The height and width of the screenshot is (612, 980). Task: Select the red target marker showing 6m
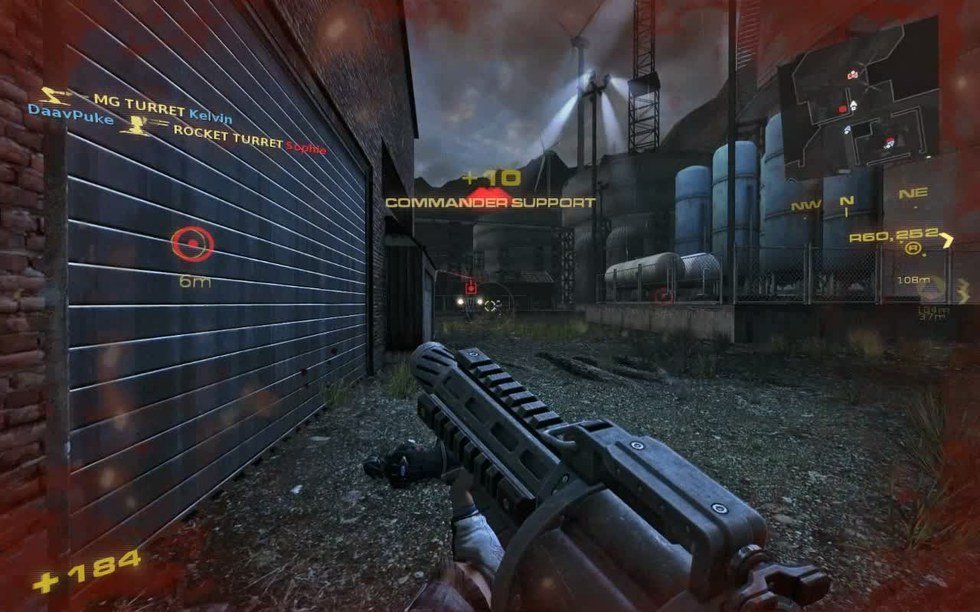pyautogui.click(x=191, y=244)
